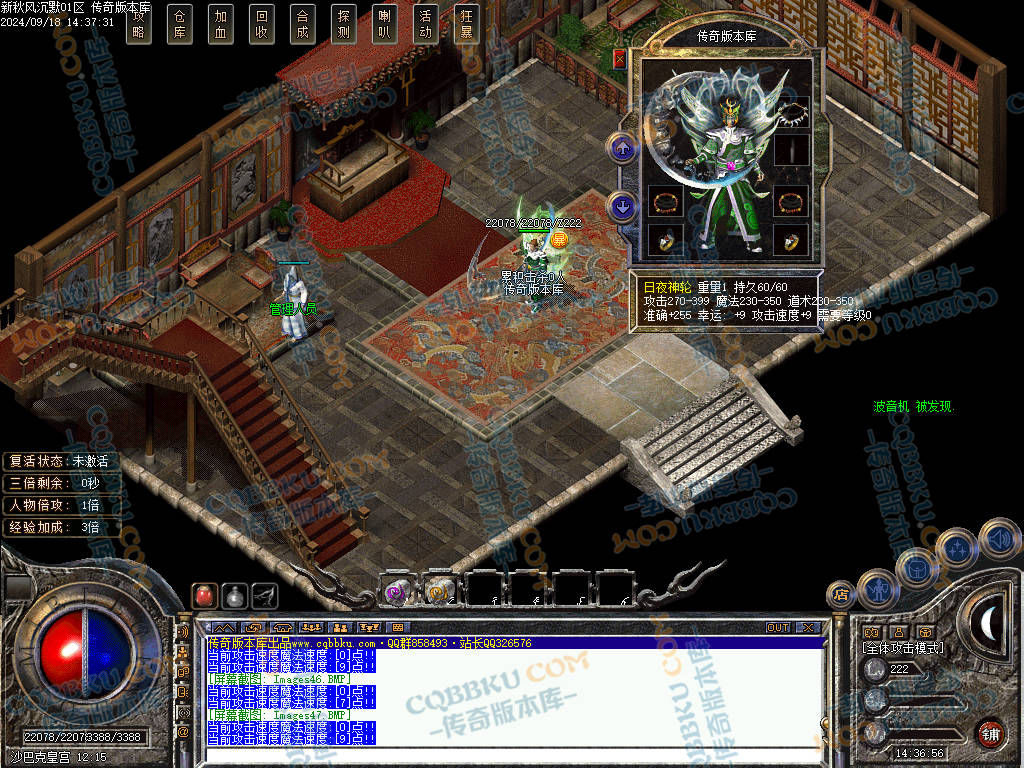Use the purple orb belt slot item
This screenshot has width=1024, height=768.
[397, 592]
